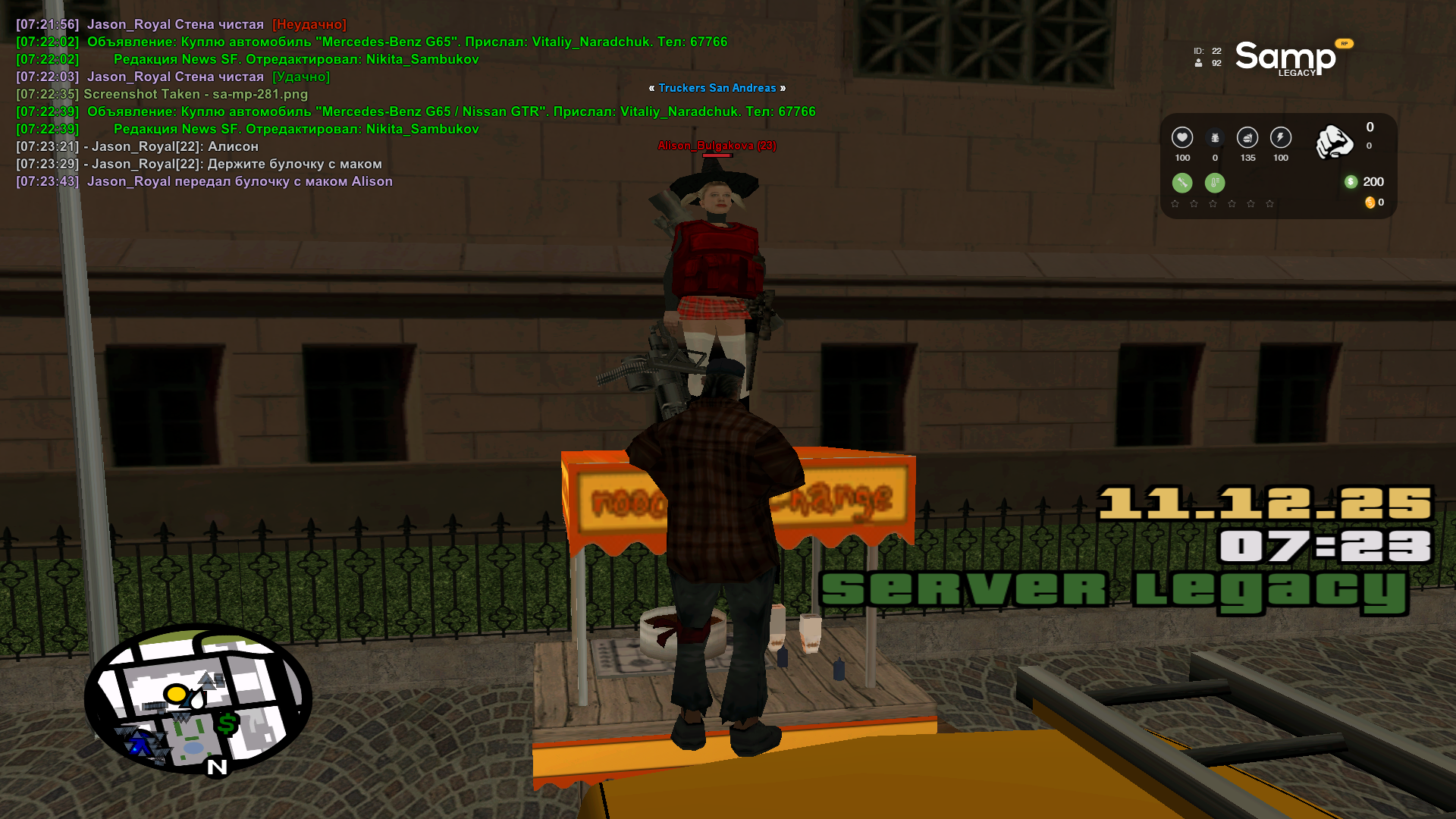
Task: Click the green broken bone status icon
Action: pos(1181,182)
